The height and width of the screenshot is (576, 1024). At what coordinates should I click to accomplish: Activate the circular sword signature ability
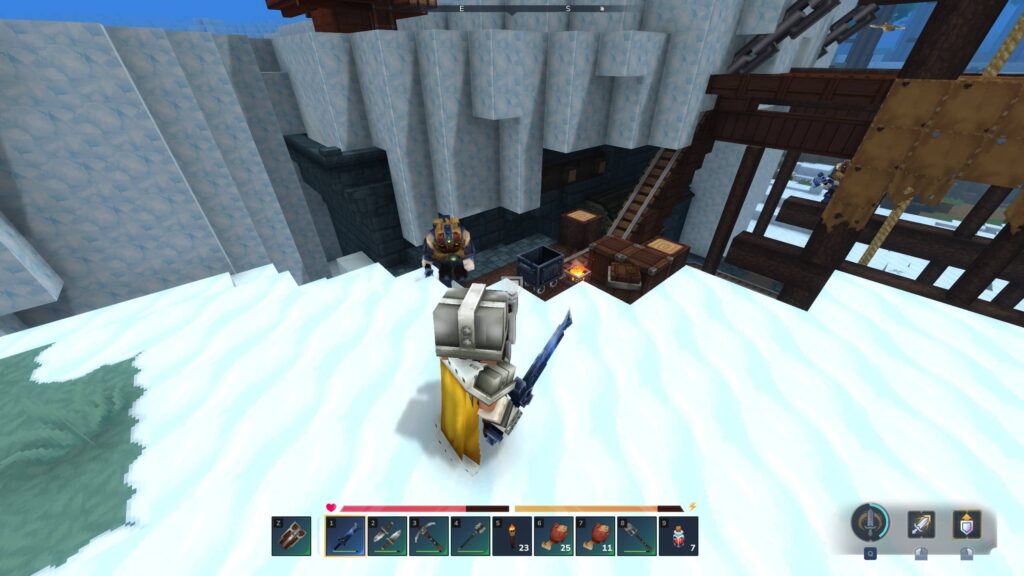tap(870, 522)
